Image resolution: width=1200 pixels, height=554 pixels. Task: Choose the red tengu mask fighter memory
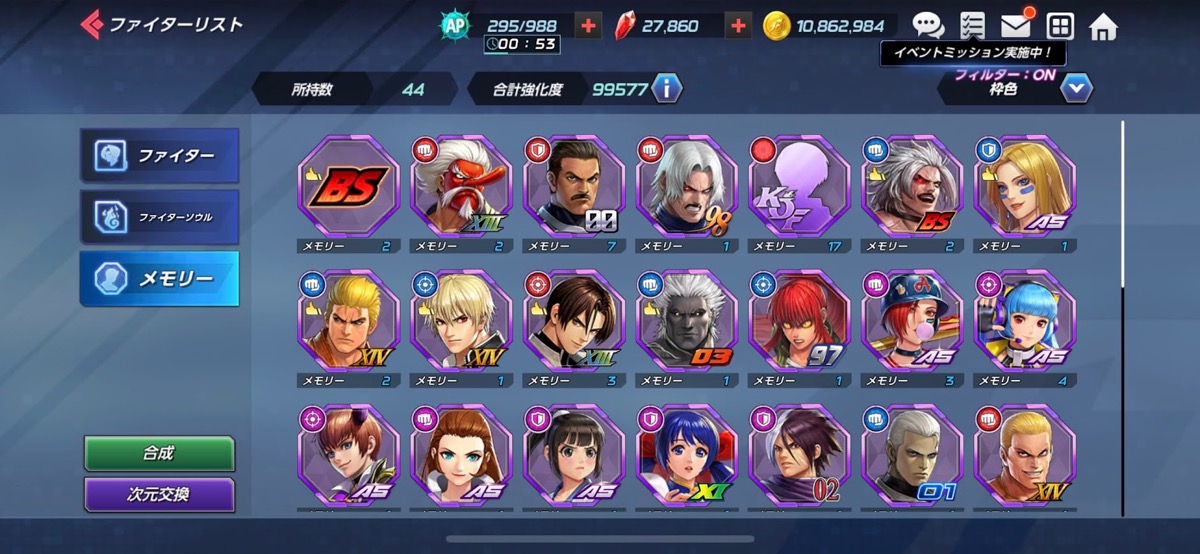(461, 187)
